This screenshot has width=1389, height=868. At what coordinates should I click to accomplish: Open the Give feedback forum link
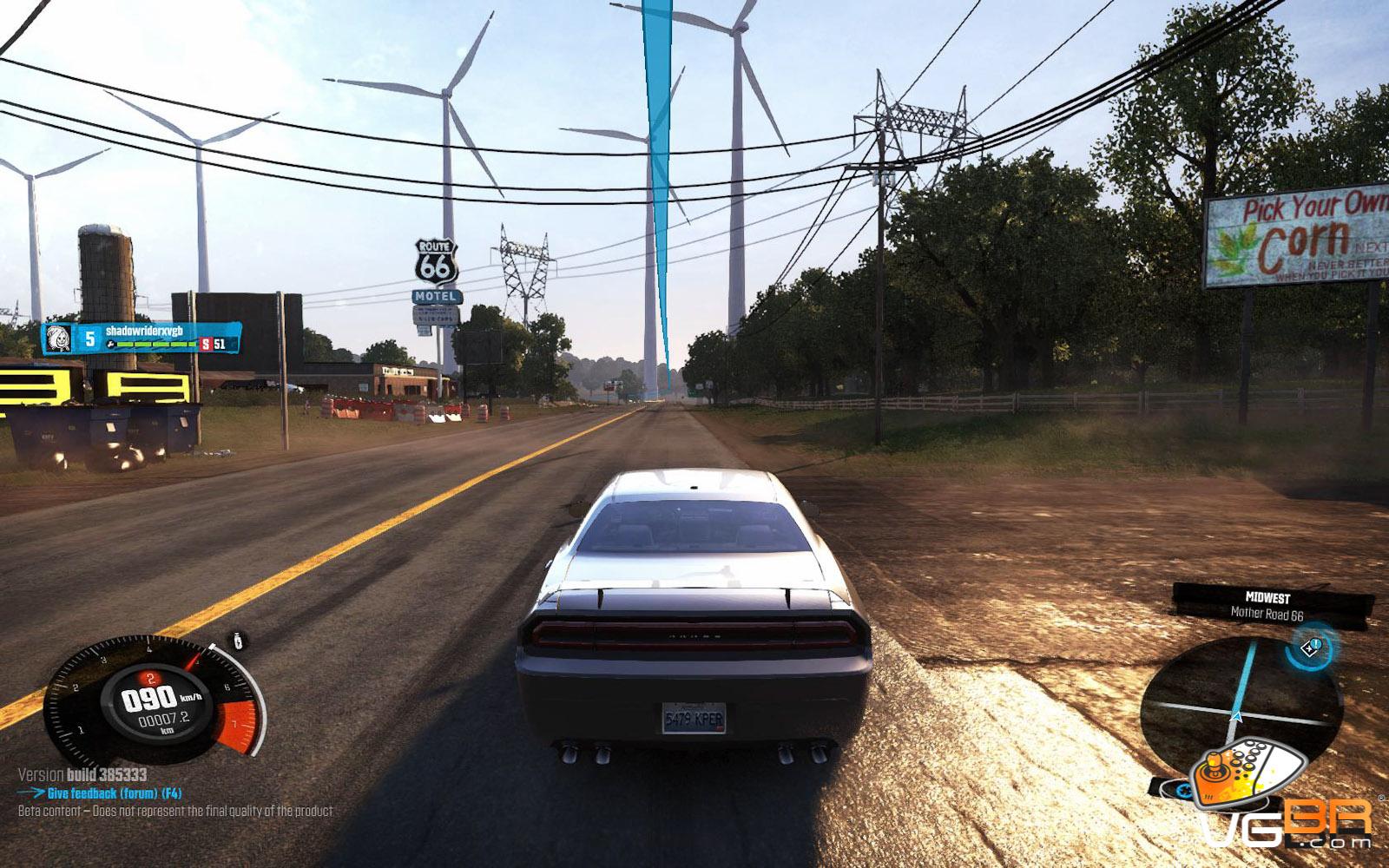[x=114, y=793]
